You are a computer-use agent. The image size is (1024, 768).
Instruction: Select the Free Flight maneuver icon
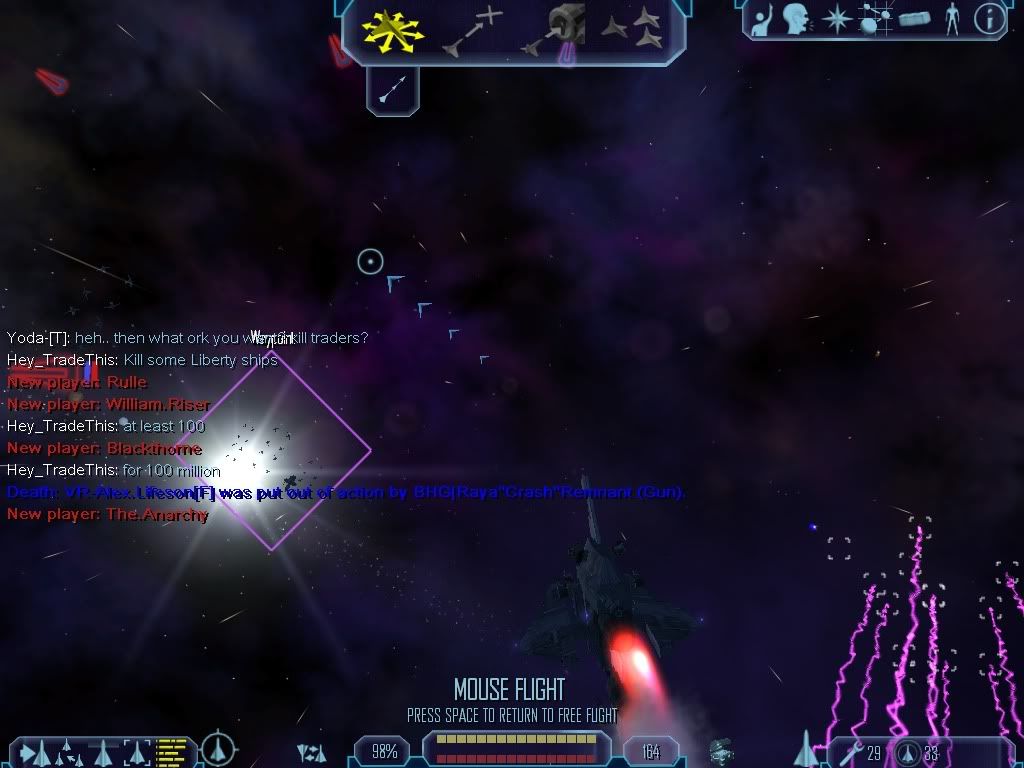(x=394, y=30)
